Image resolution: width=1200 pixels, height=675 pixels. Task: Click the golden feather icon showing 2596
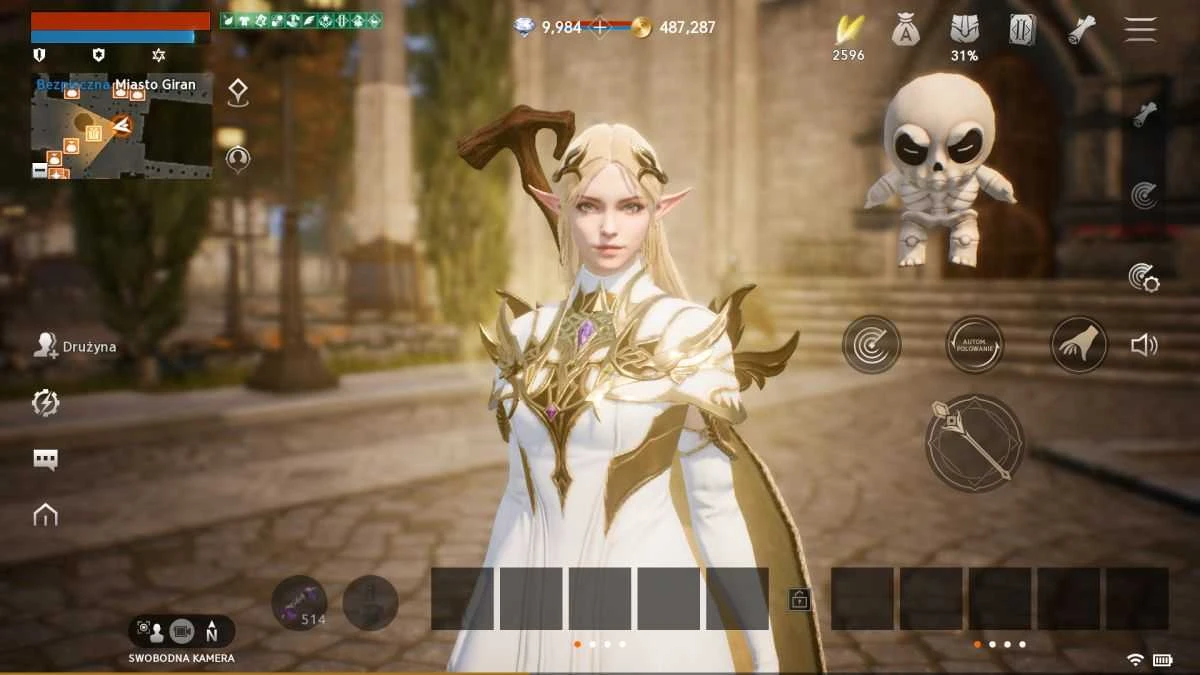pyautogui.click(x=849, y=30)
